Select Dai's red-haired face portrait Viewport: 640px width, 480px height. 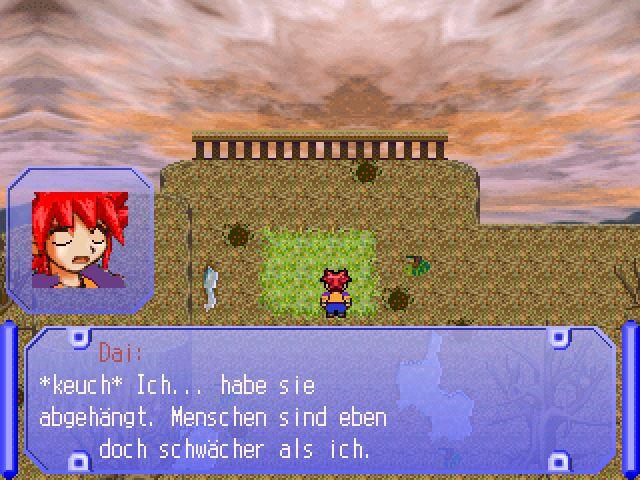(80, 240)
